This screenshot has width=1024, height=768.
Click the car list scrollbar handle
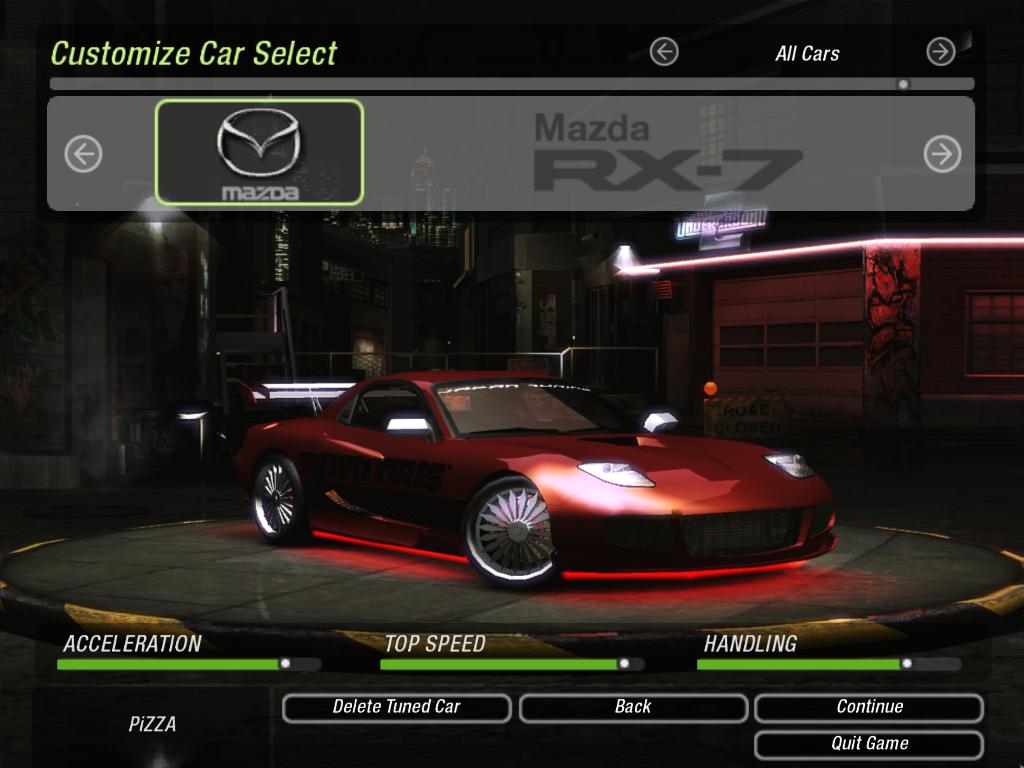click(x=903, y=84)
